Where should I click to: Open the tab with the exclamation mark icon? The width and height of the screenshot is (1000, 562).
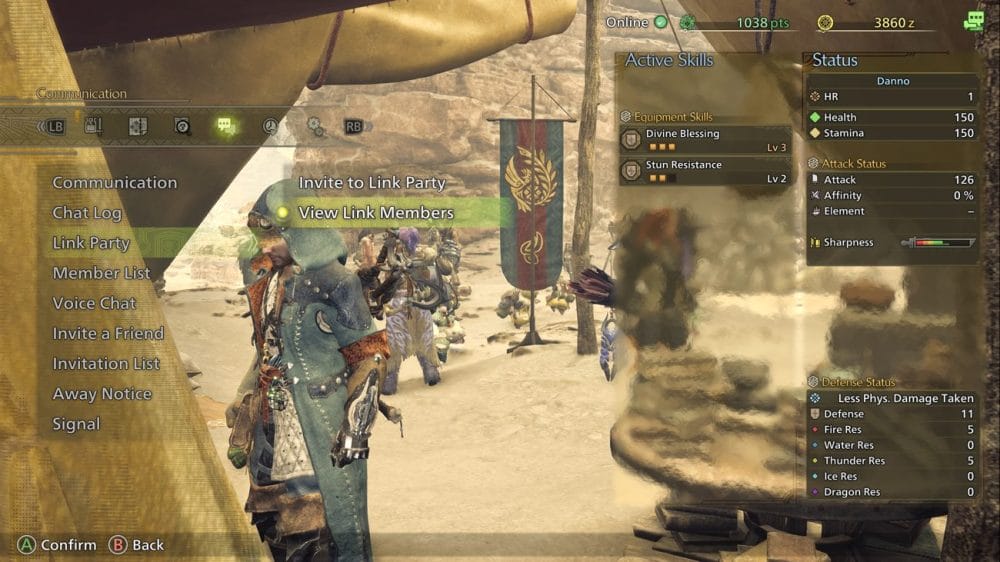pos(94,127)
